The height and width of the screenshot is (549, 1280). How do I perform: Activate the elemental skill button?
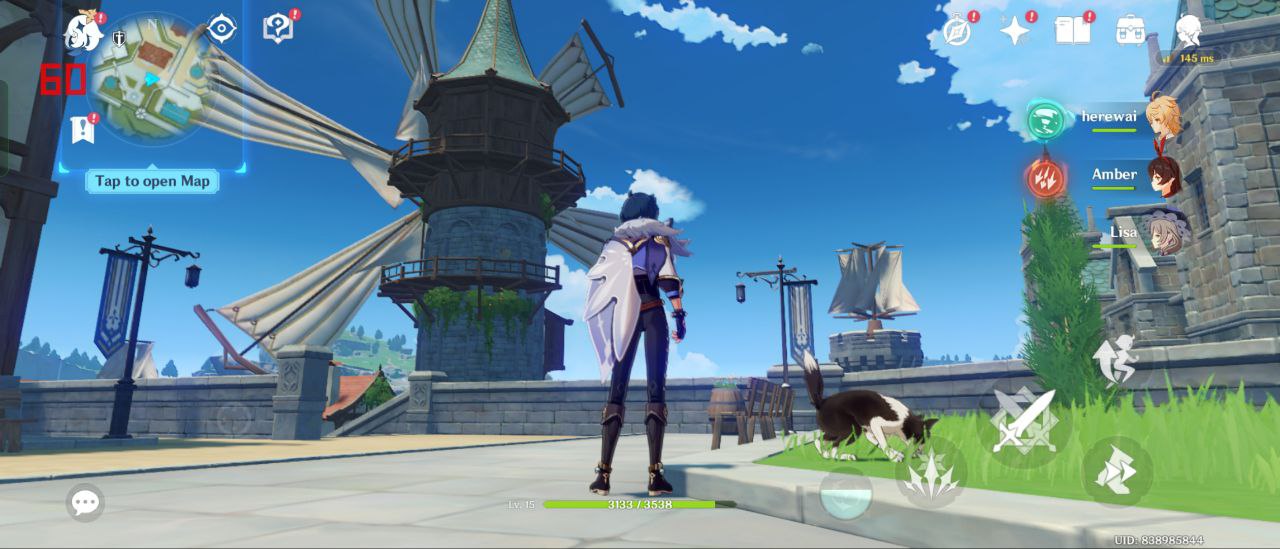tap(930, 472)
